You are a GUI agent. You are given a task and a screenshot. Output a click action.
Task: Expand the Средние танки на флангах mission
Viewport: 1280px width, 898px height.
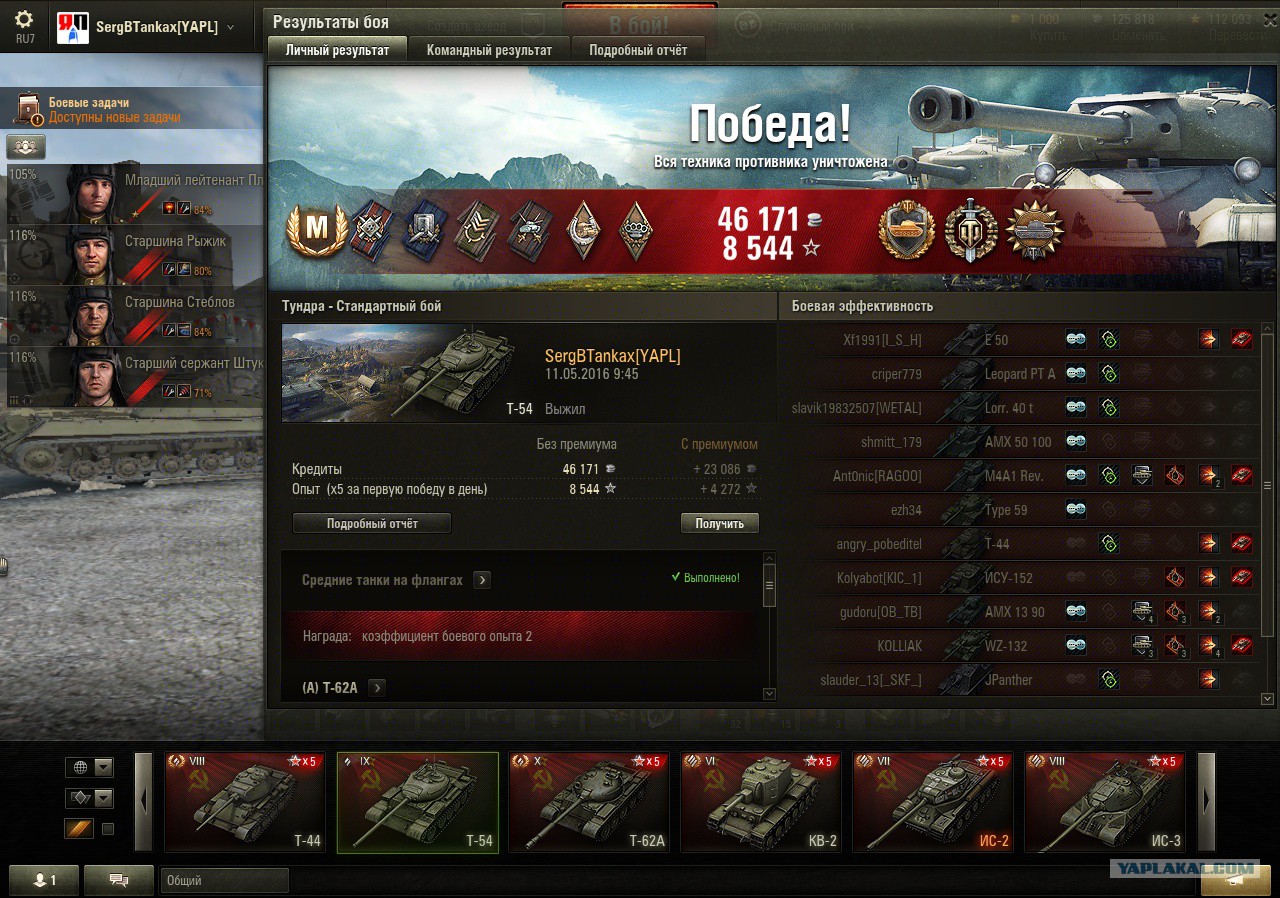coord(482,580)
